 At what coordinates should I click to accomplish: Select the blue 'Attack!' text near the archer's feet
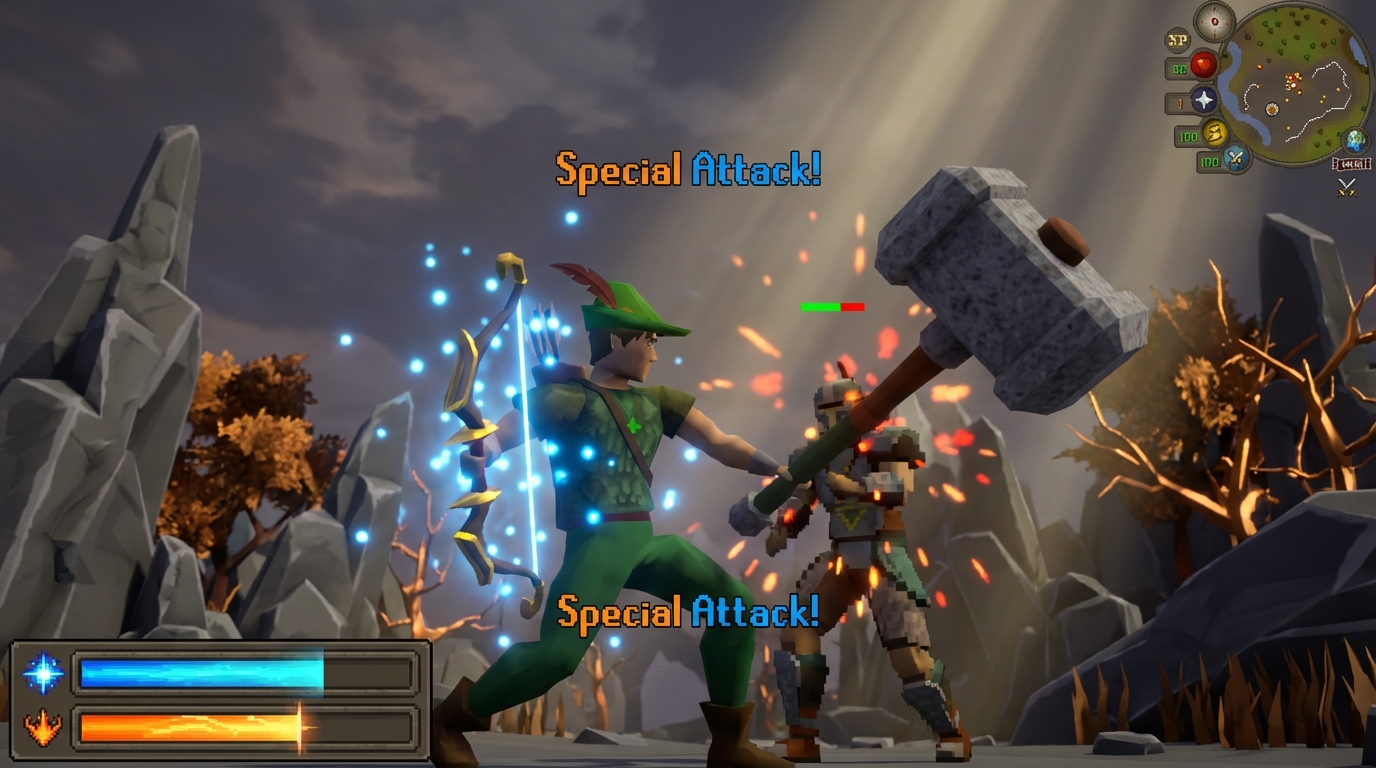coord(757,611)
